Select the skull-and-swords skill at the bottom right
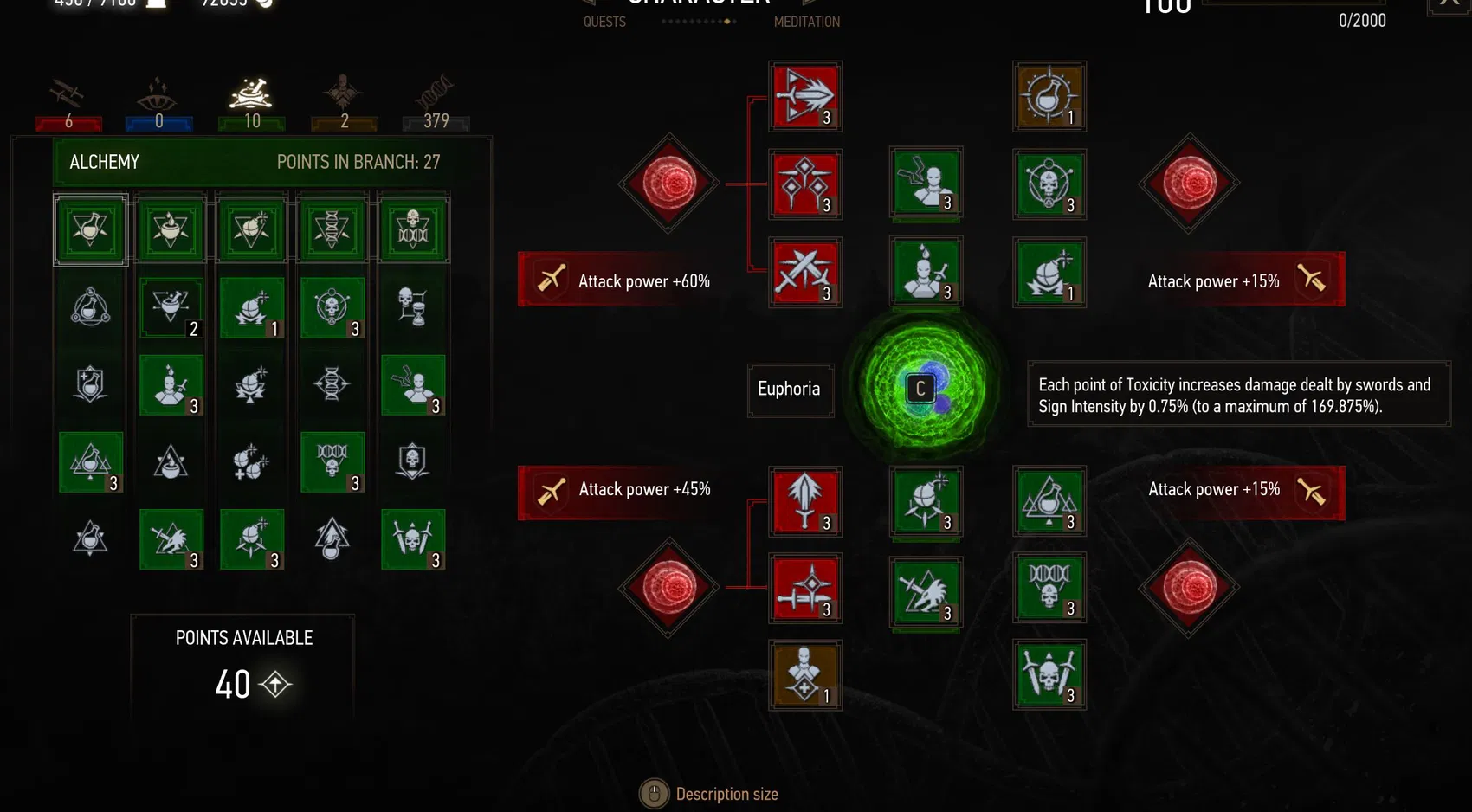This screenshot has width=1472, height=812. [x=1049, y=677]
